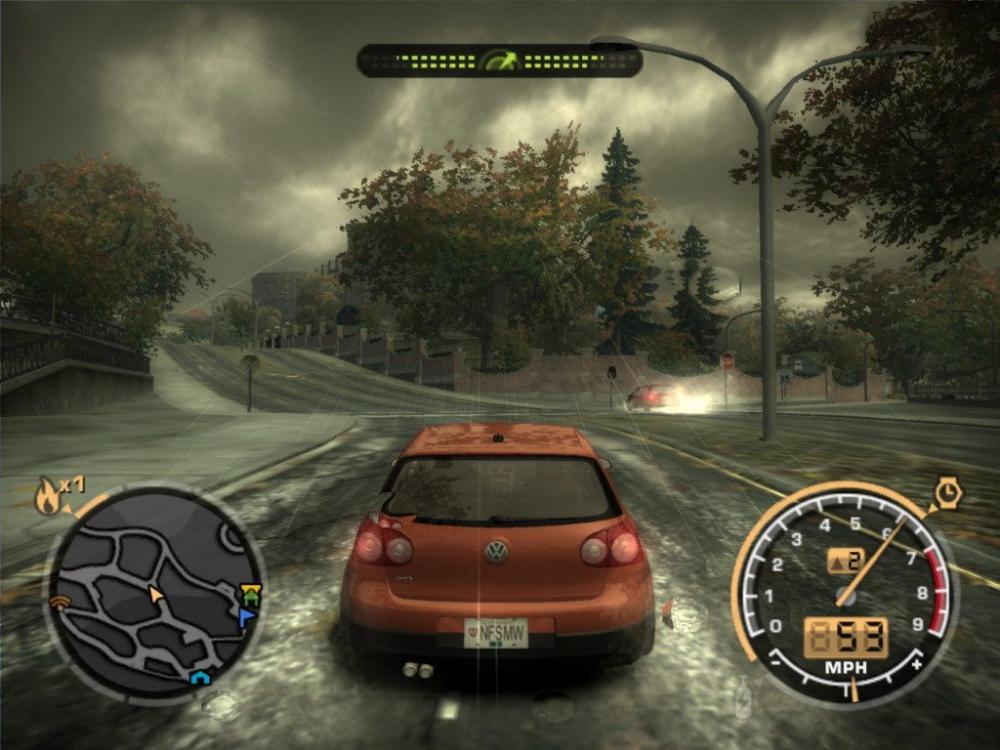Click the player arrow on the minimap
Image resolution: width=1000 pixels, height=750 pixels.
click(155, 595)
